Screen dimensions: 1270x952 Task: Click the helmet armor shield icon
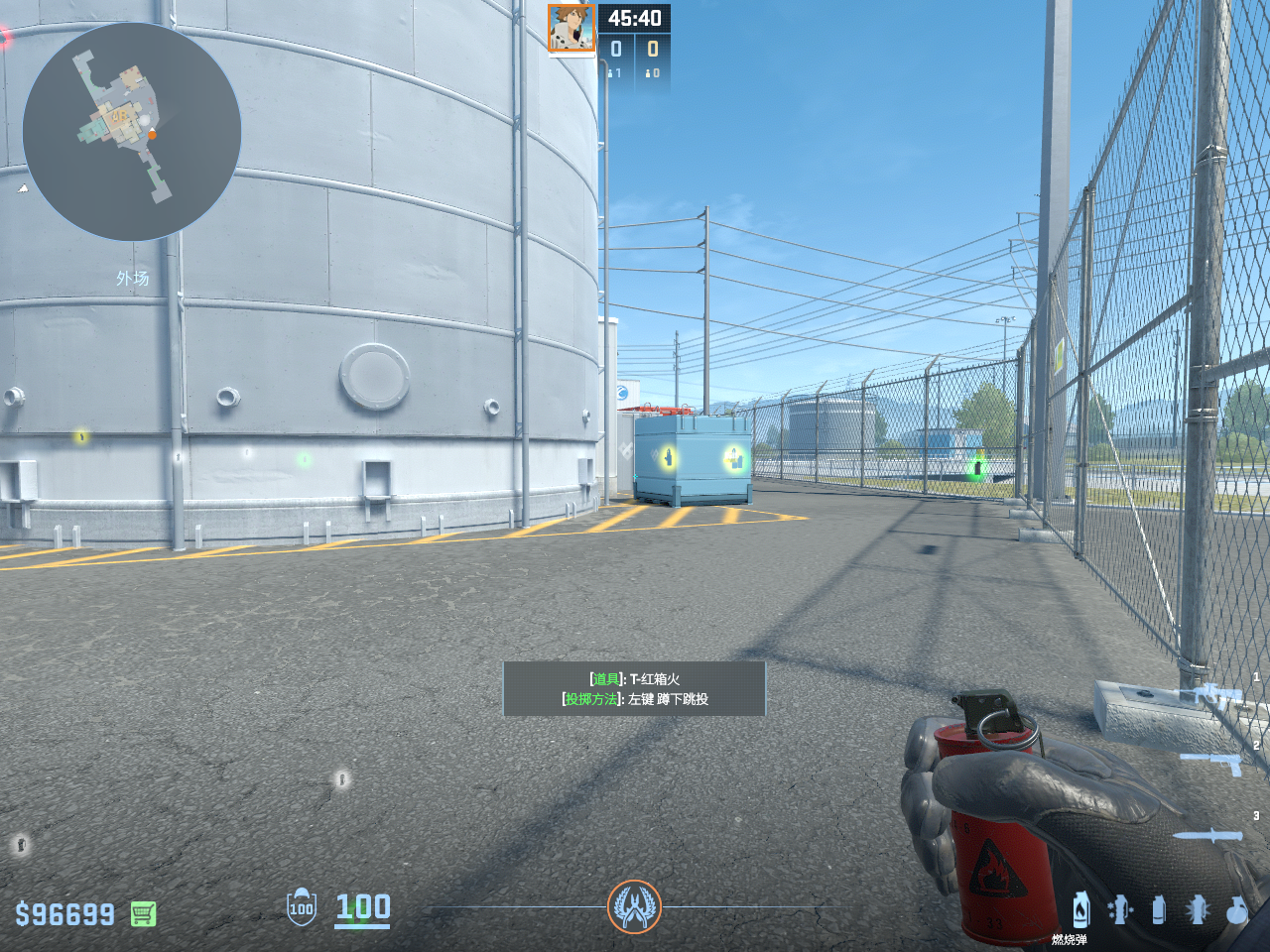coord(302,907)
